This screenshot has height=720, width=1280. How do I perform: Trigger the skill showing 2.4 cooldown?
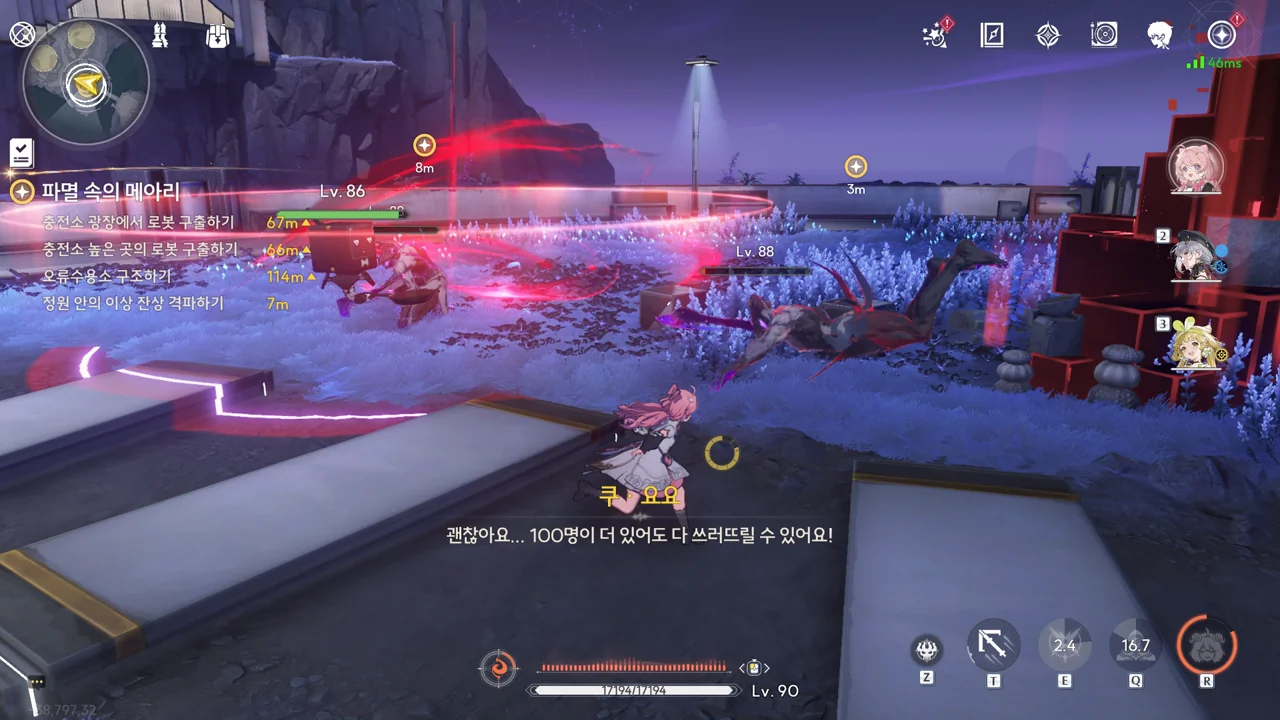coord(1064,645)
